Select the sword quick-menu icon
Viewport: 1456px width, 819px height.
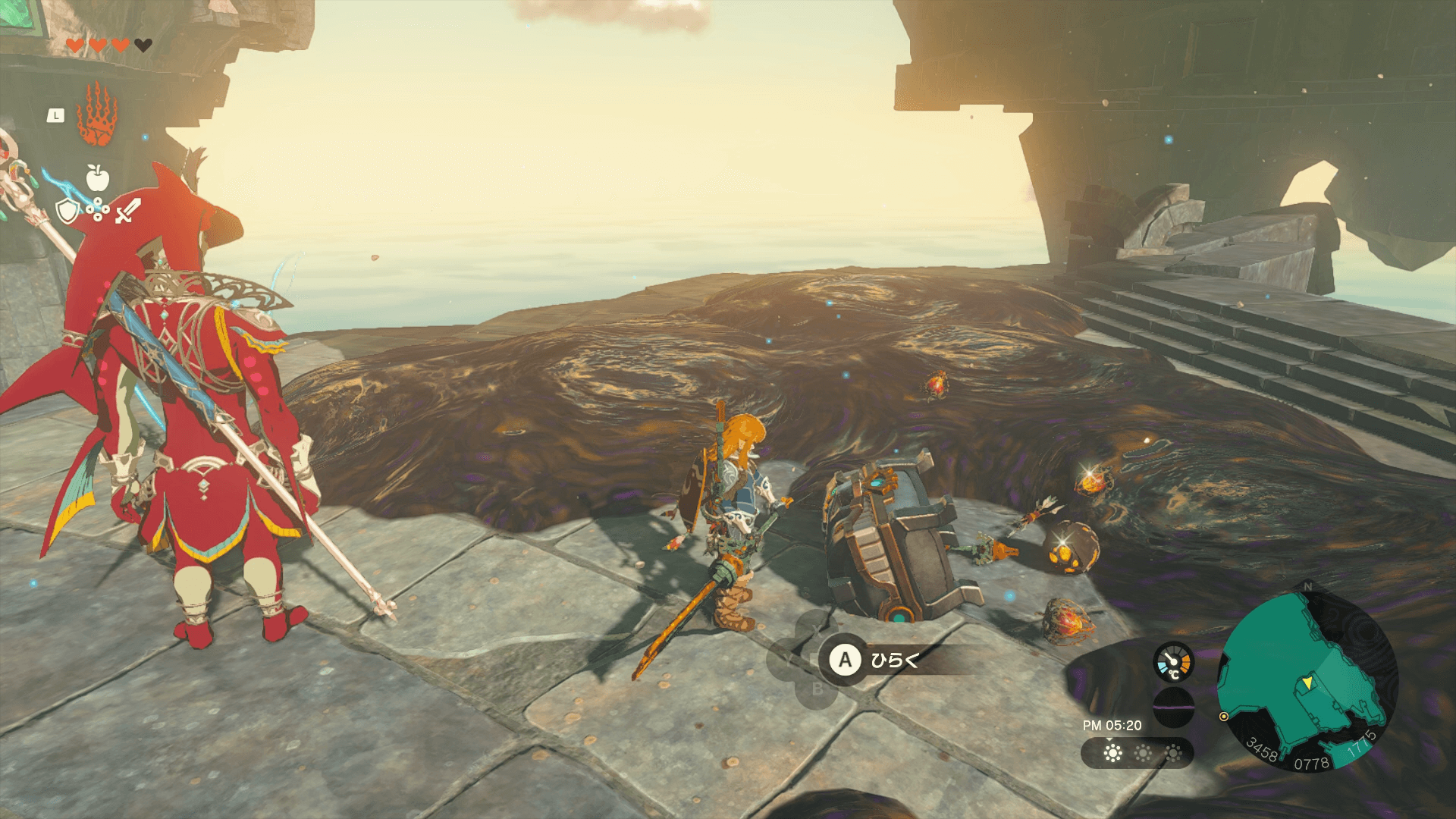[127, 211]
